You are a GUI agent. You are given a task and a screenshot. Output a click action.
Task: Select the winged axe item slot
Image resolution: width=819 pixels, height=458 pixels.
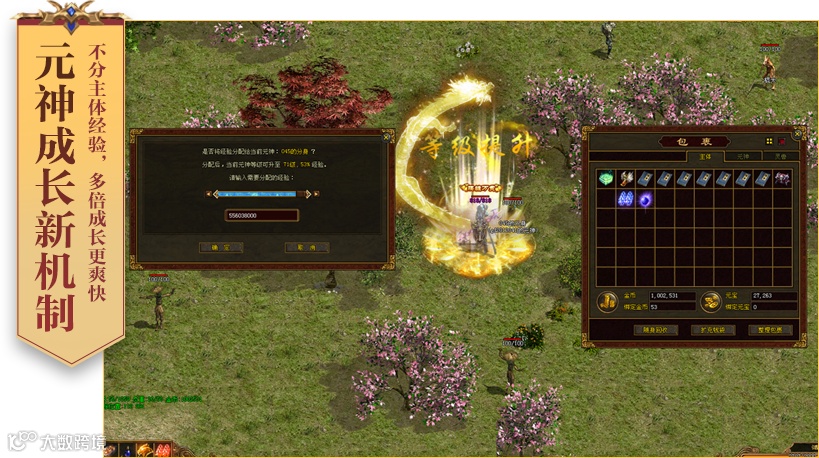click(626, 178)
